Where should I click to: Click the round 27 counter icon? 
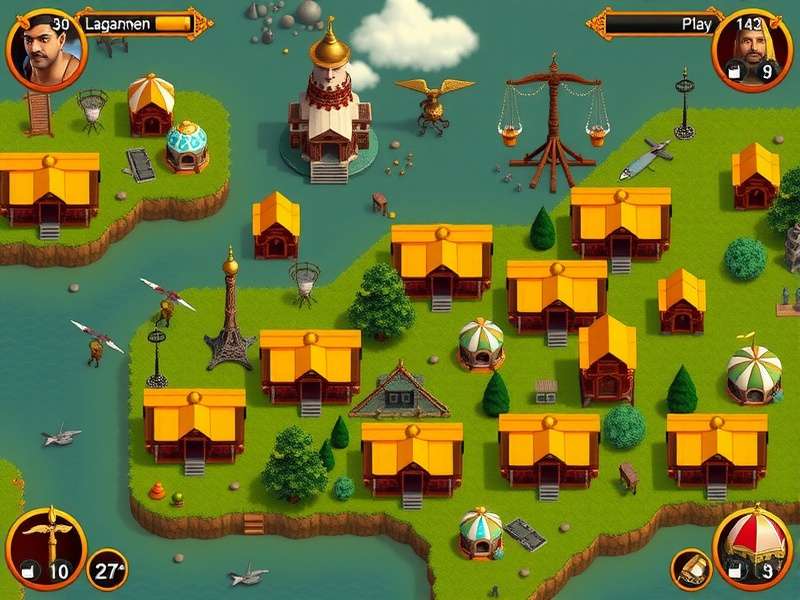pyautogui.click(x=106, y=569)
